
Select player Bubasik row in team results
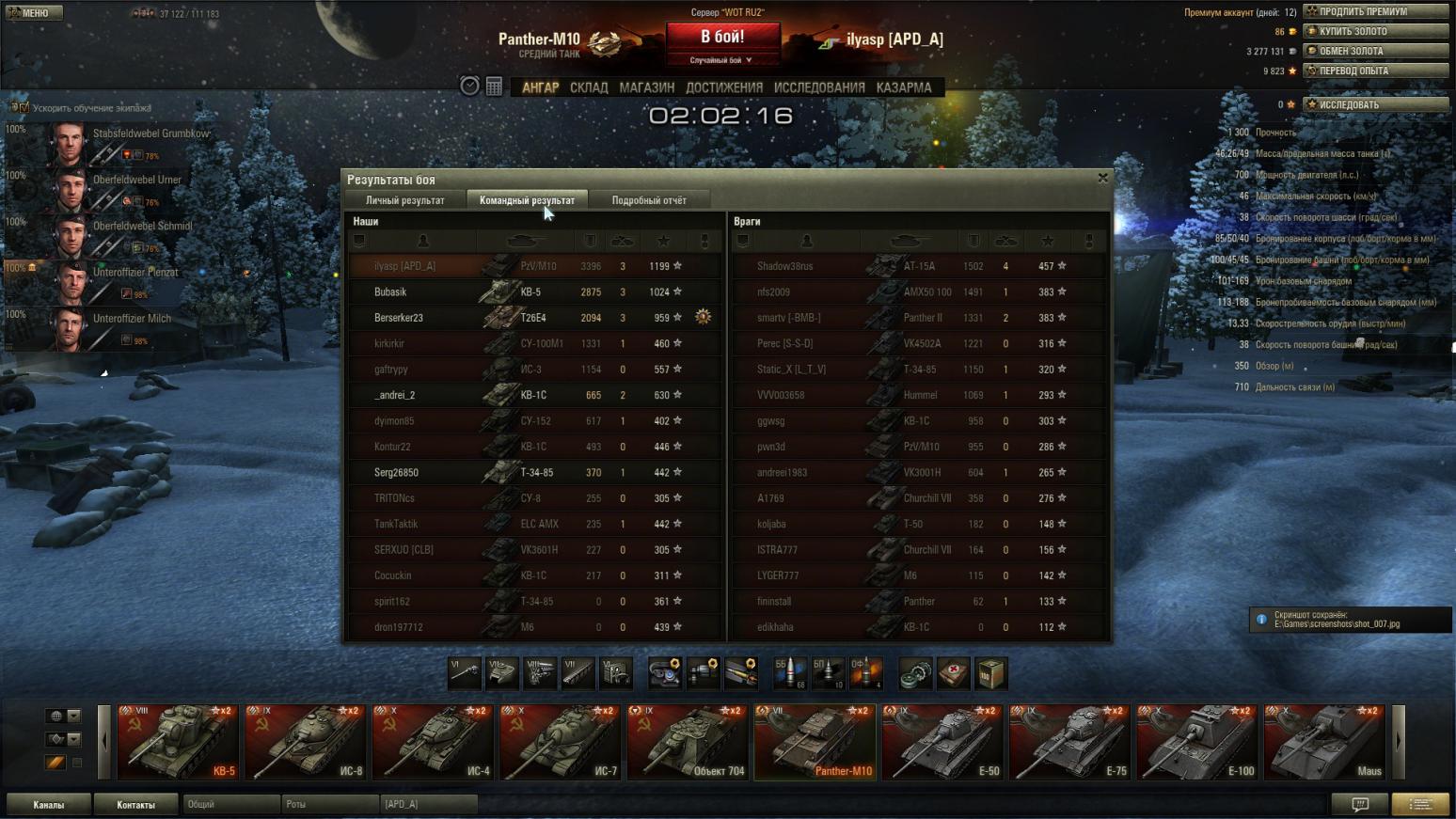point(534,292)
